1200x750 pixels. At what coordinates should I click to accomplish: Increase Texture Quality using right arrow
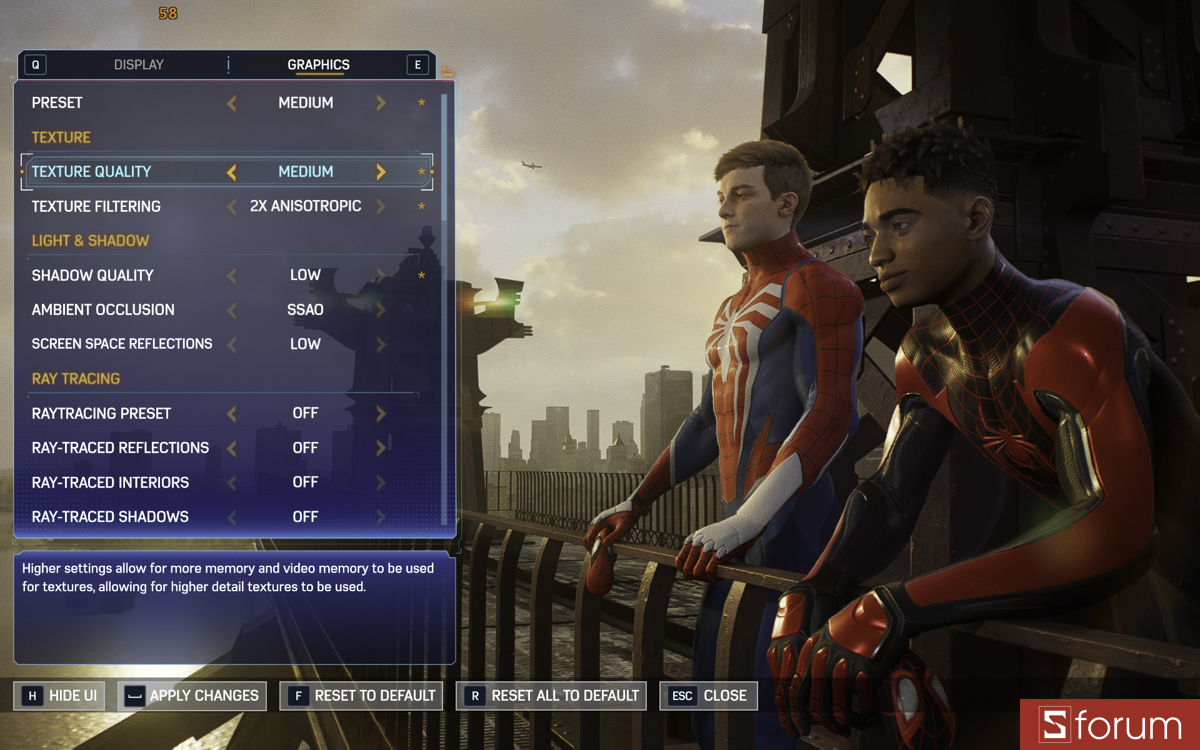[381, 172]
